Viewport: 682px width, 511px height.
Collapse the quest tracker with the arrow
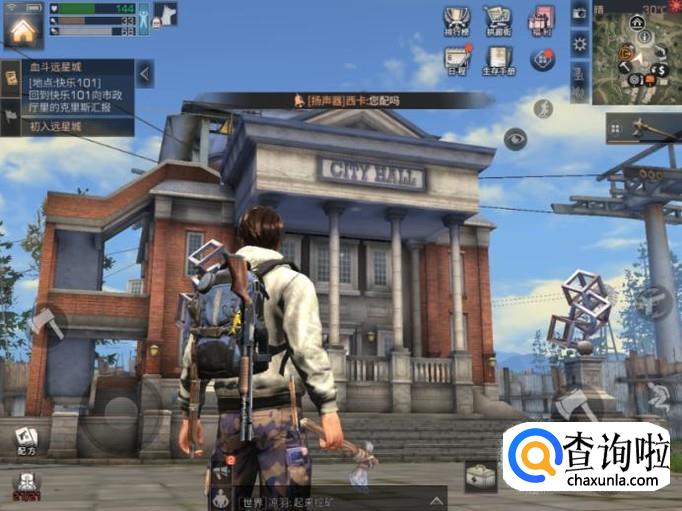(145, 73)
